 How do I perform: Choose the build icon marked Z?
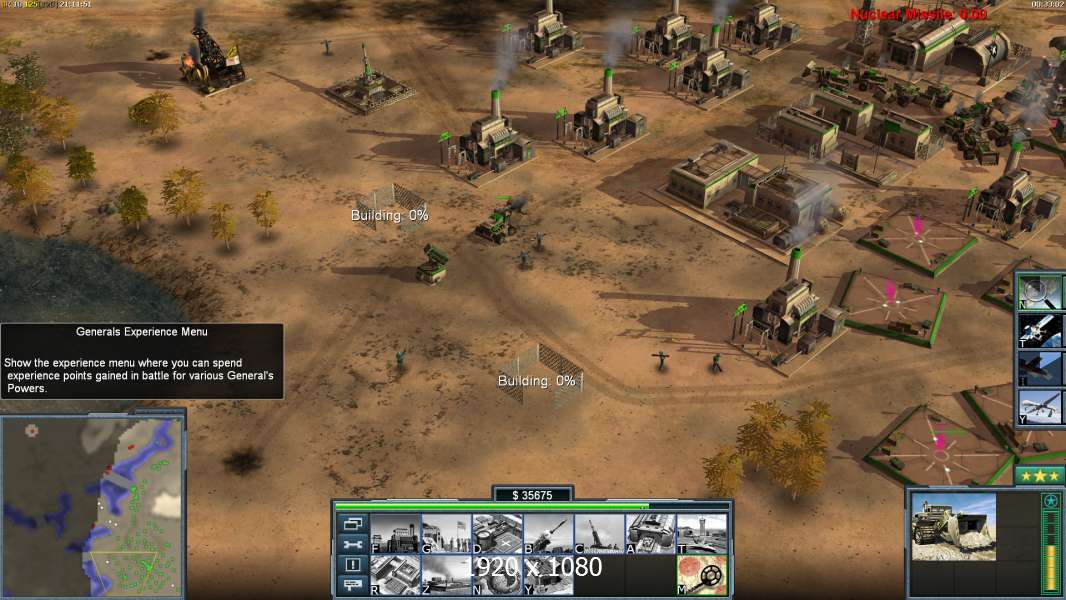point(446,575)
